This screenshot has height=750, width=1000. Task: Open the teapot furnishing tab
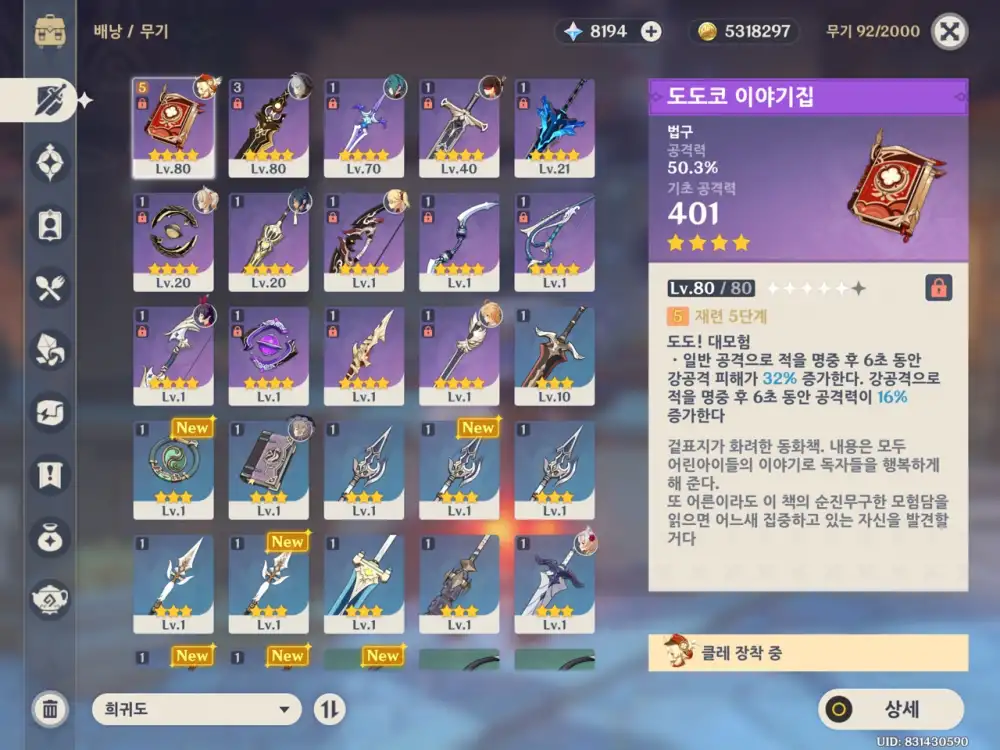click(x=50, y=599)
